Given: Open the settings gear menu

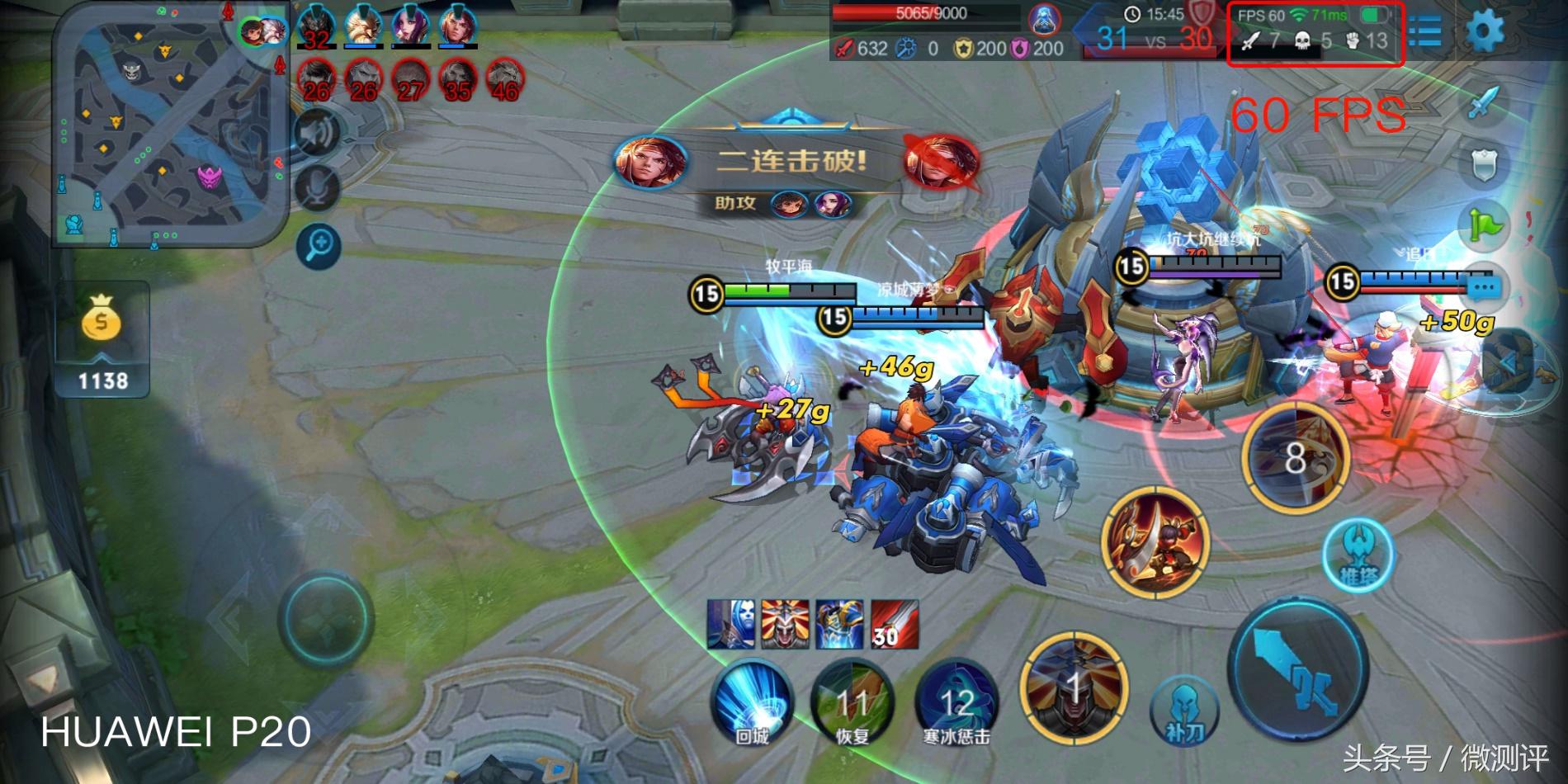Looking at the screenshot, I should point(1485,31).
